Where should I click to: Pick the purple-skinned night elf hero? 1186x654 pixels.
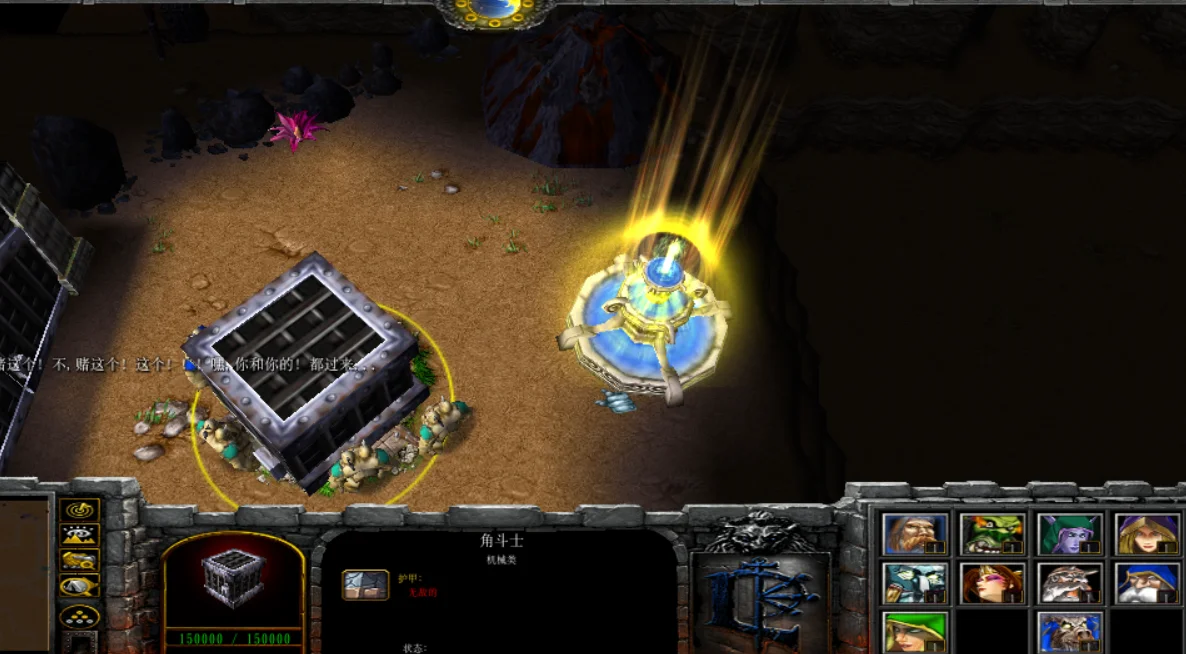point(1070,534)
